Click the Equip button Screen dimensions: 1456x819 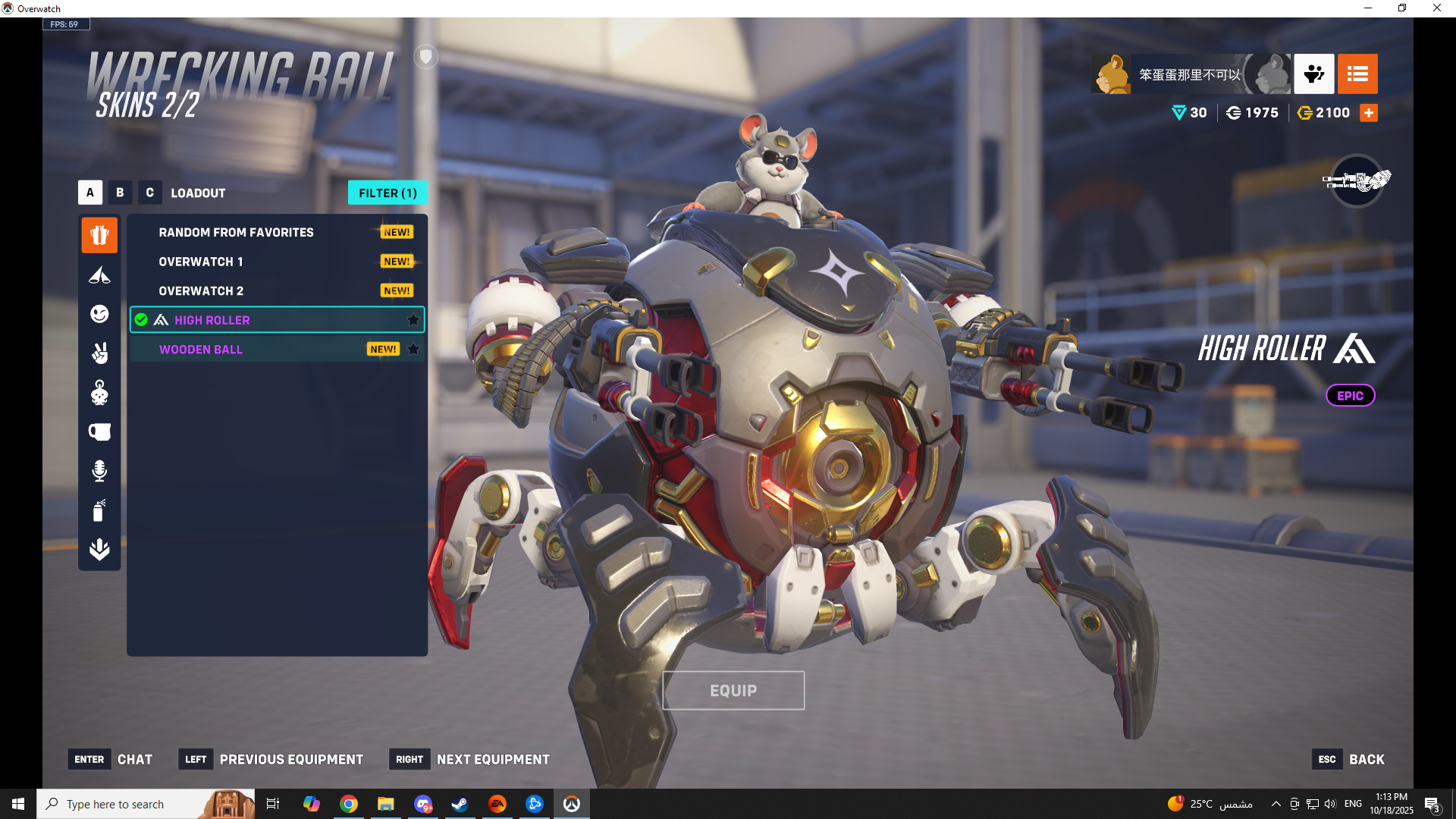pos(733,691)
